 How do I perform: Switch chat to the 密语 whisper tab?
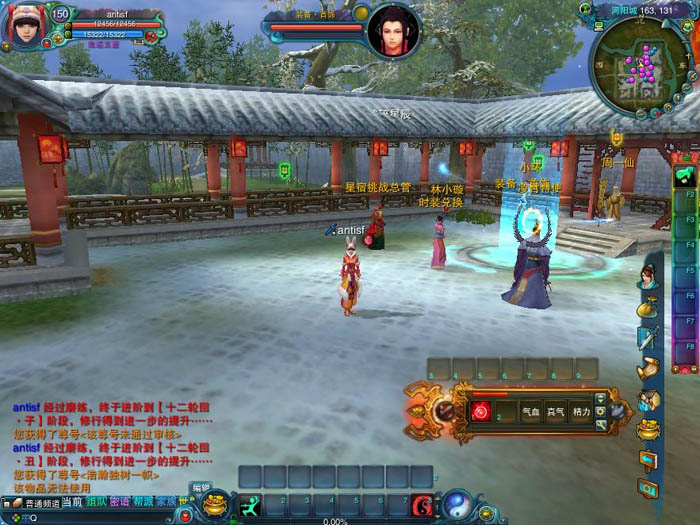(x=120, y=502)
